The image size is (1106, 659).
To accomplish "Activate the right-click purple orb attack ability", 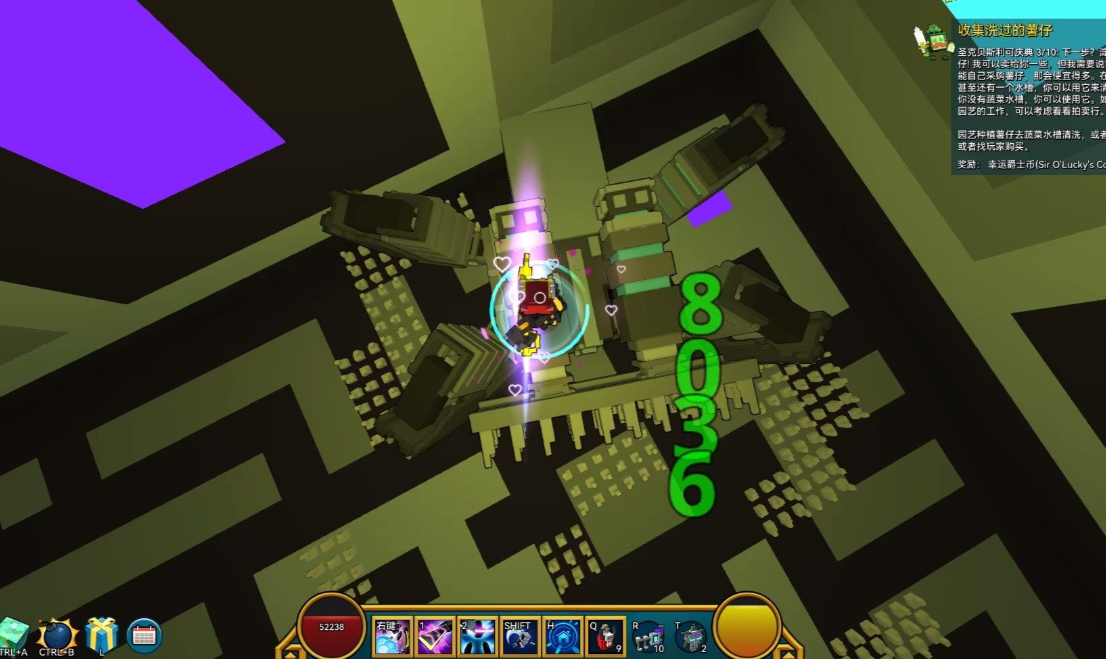I will click(392, 636).
